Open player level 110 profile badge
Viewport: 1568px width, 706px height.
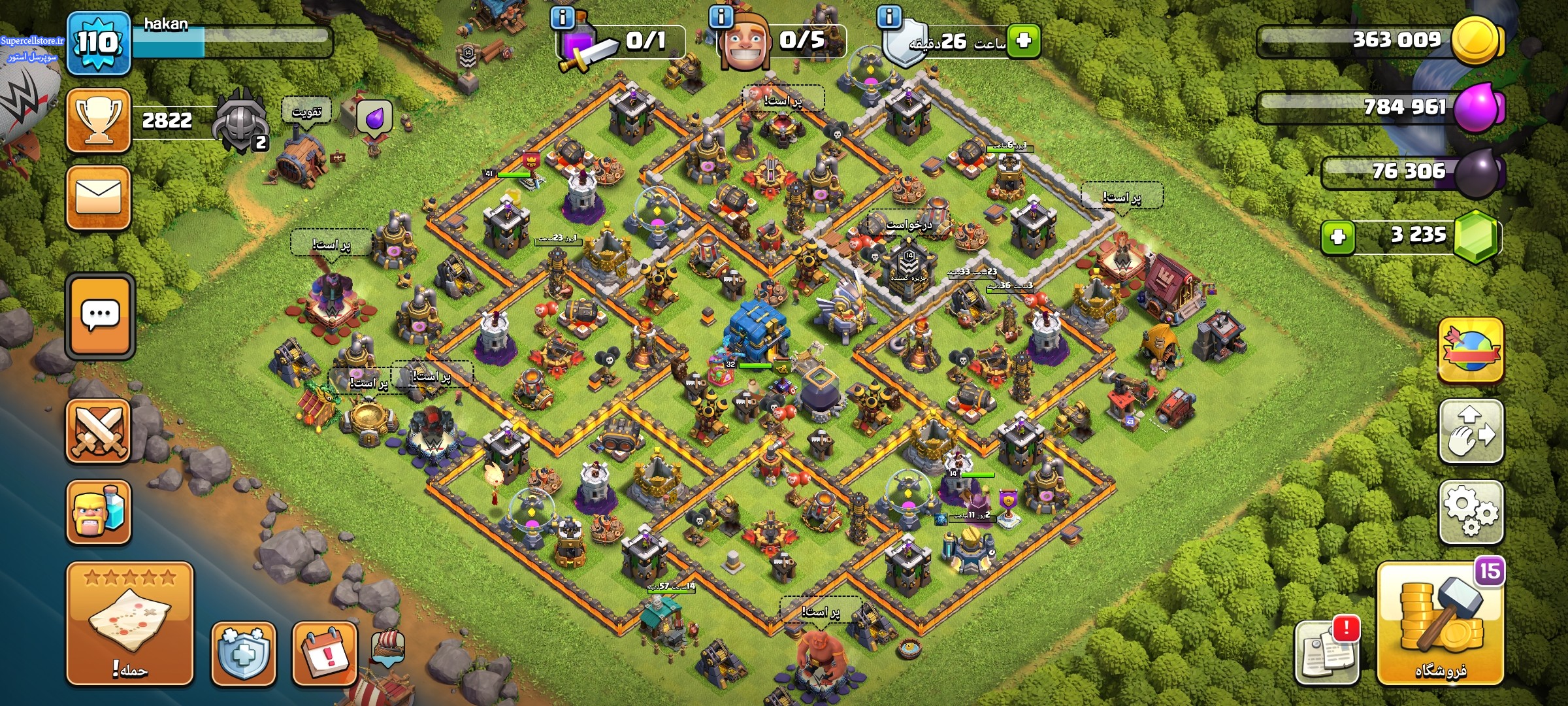coord(98,43)
